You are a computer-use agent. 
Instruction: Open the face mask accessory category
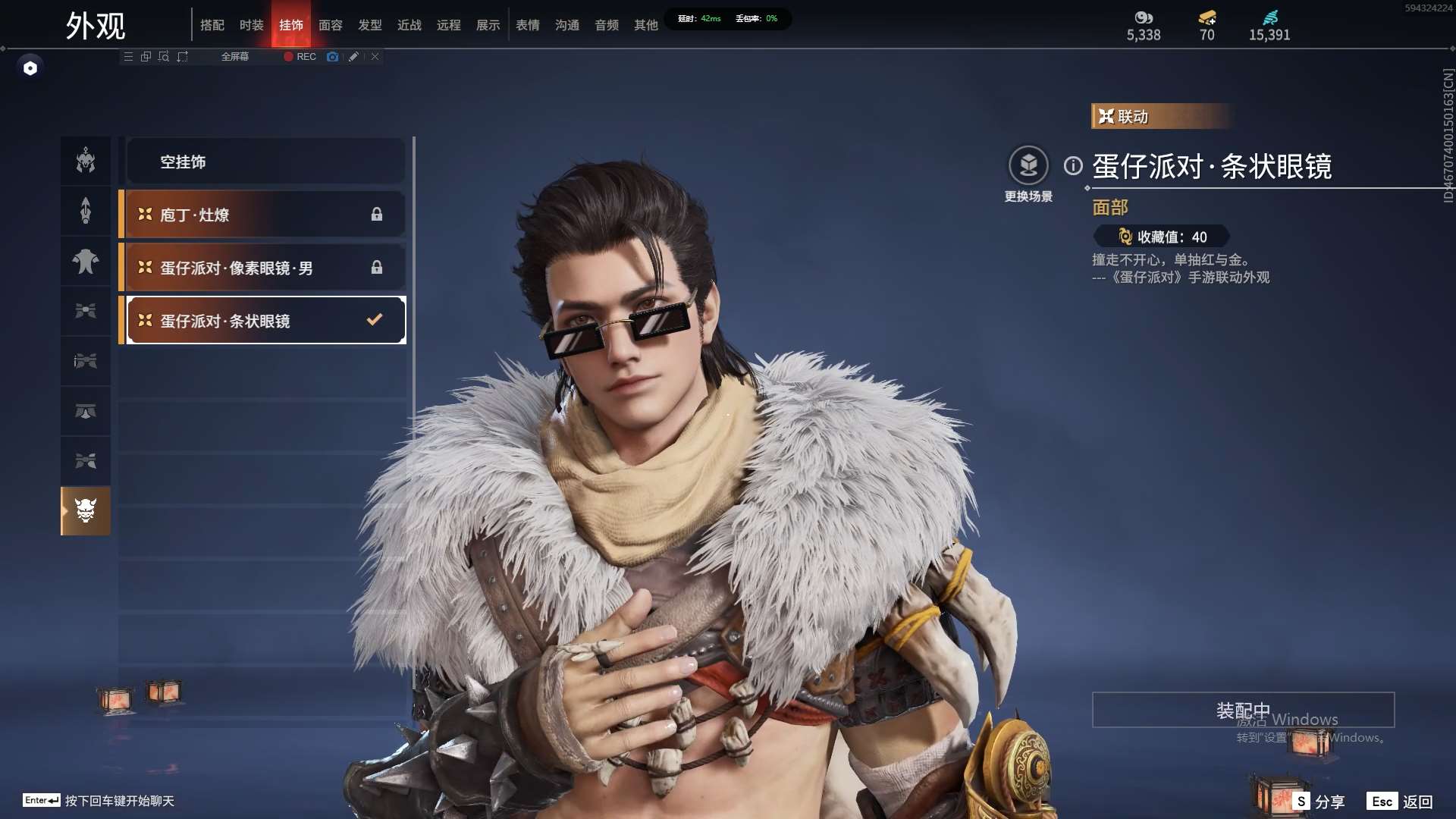coord(86,510)
